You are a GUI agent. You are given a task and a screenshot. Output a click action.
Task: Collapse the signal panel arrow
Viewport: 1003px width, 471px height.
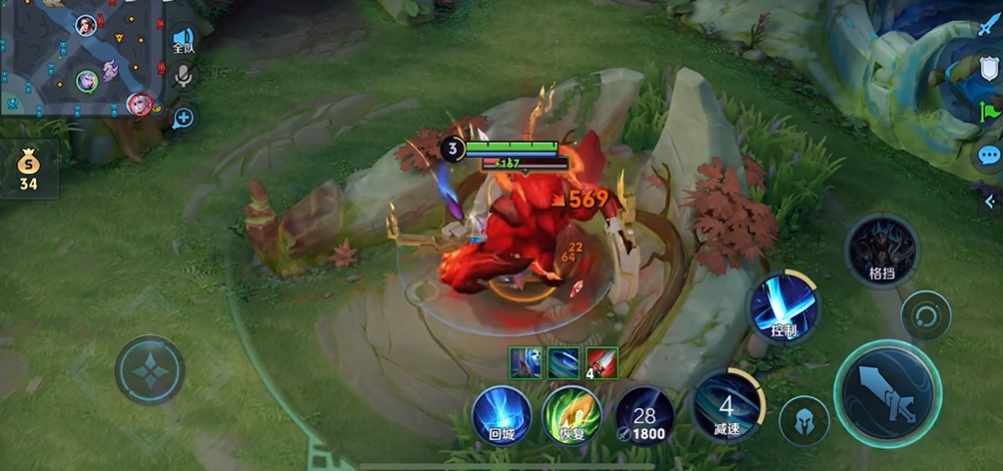point(990,201)
